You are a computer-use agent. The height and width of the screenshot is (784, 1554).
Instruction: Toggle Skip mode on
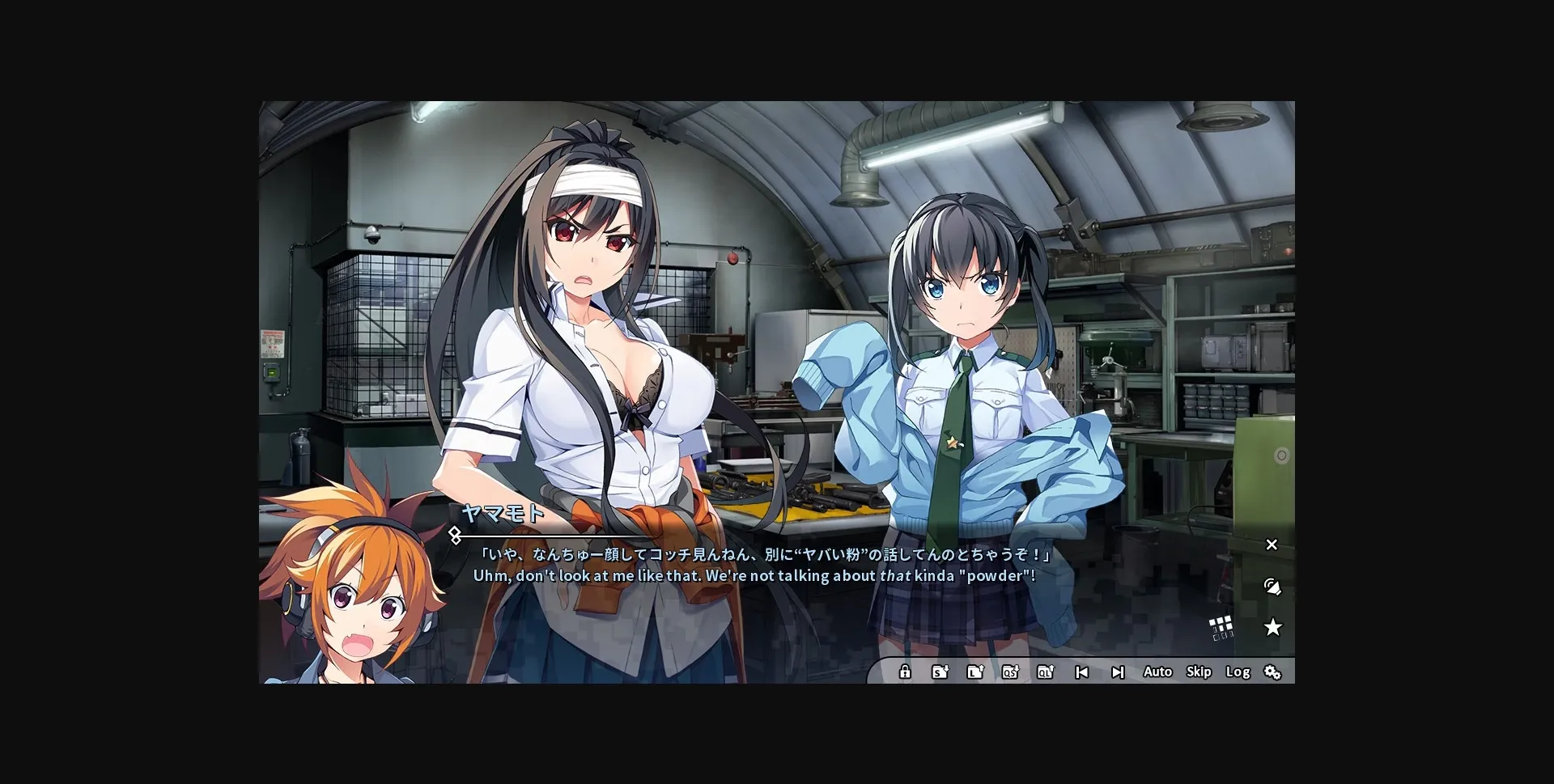pos(1199,672)
